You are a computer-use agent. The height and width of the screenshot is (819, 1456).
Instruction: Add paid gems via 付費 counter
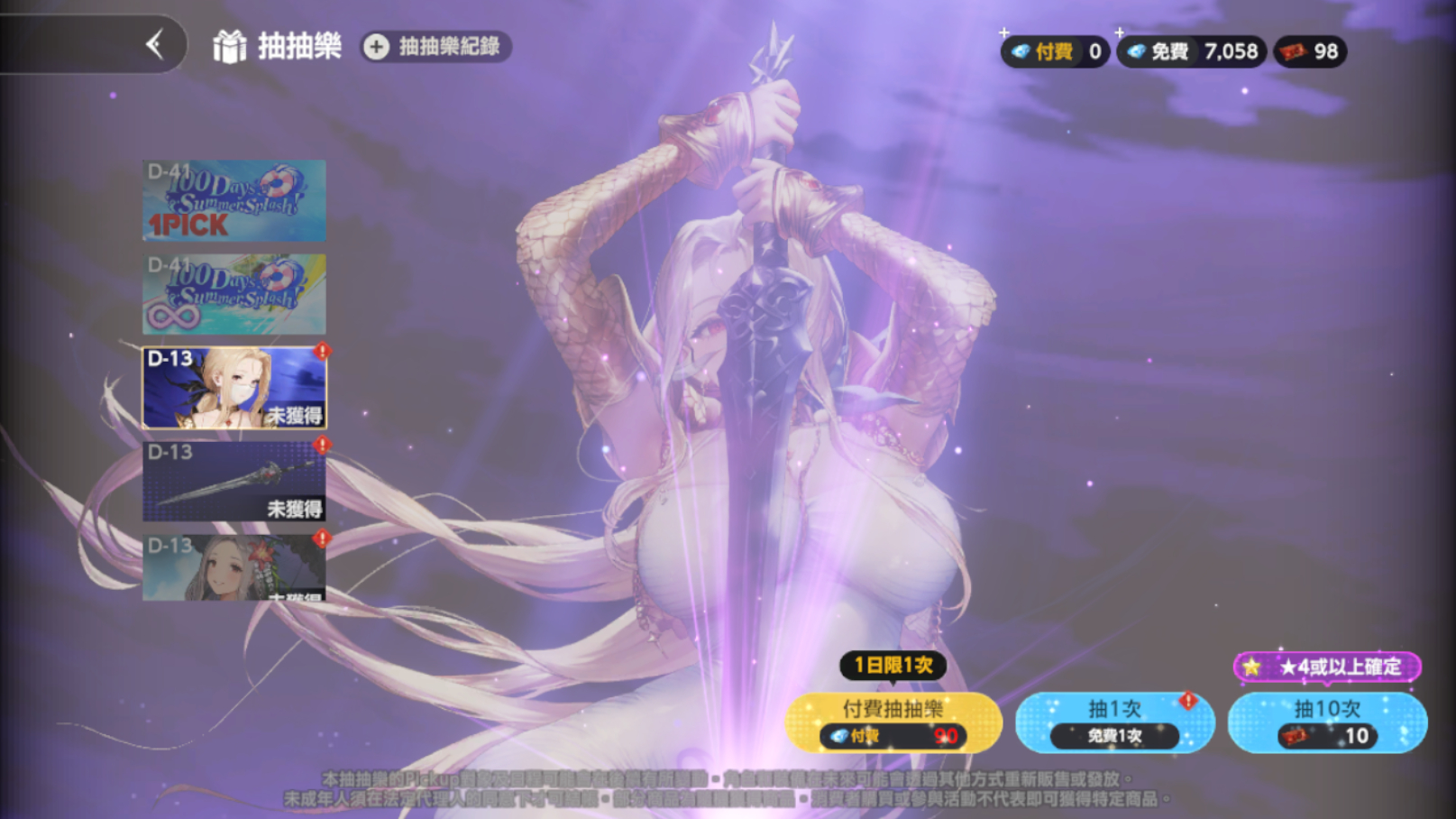1053,51
